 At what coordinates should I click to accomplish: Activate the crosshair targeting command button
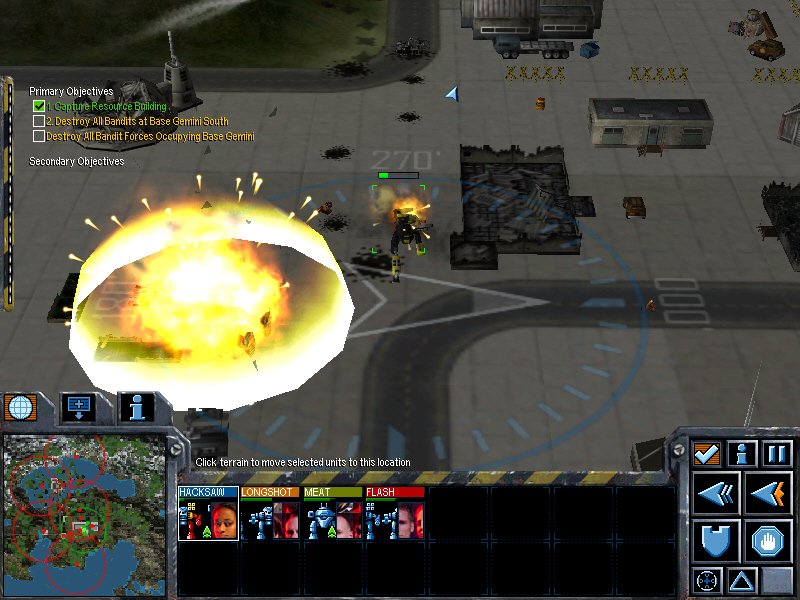(708, 579)
